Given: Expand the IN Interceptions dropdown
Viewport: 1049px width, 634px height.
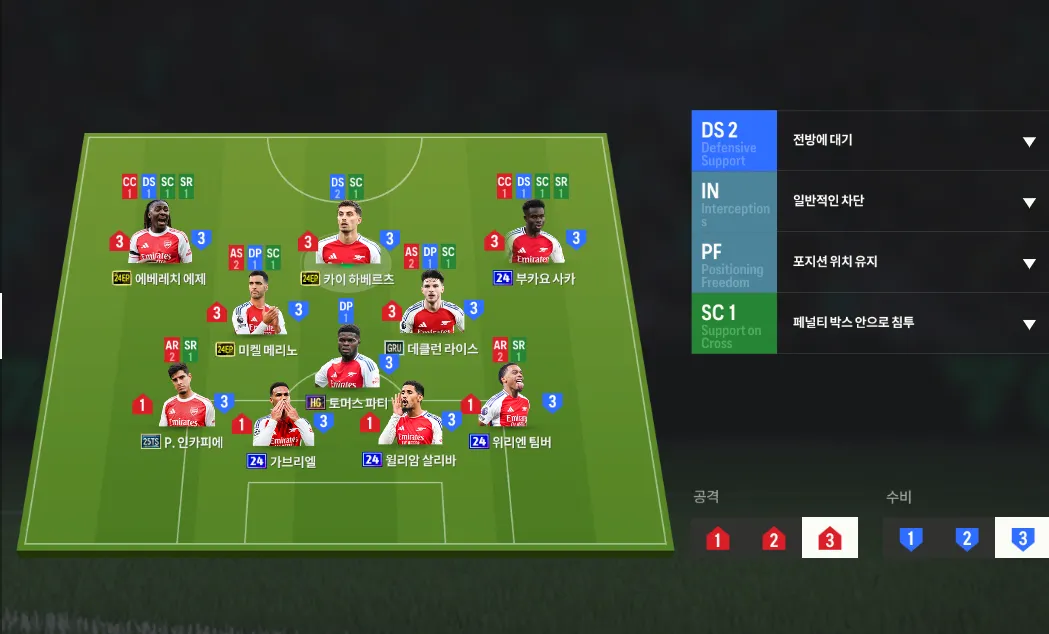Looking at the screenshot, I should pos(1028,202).
